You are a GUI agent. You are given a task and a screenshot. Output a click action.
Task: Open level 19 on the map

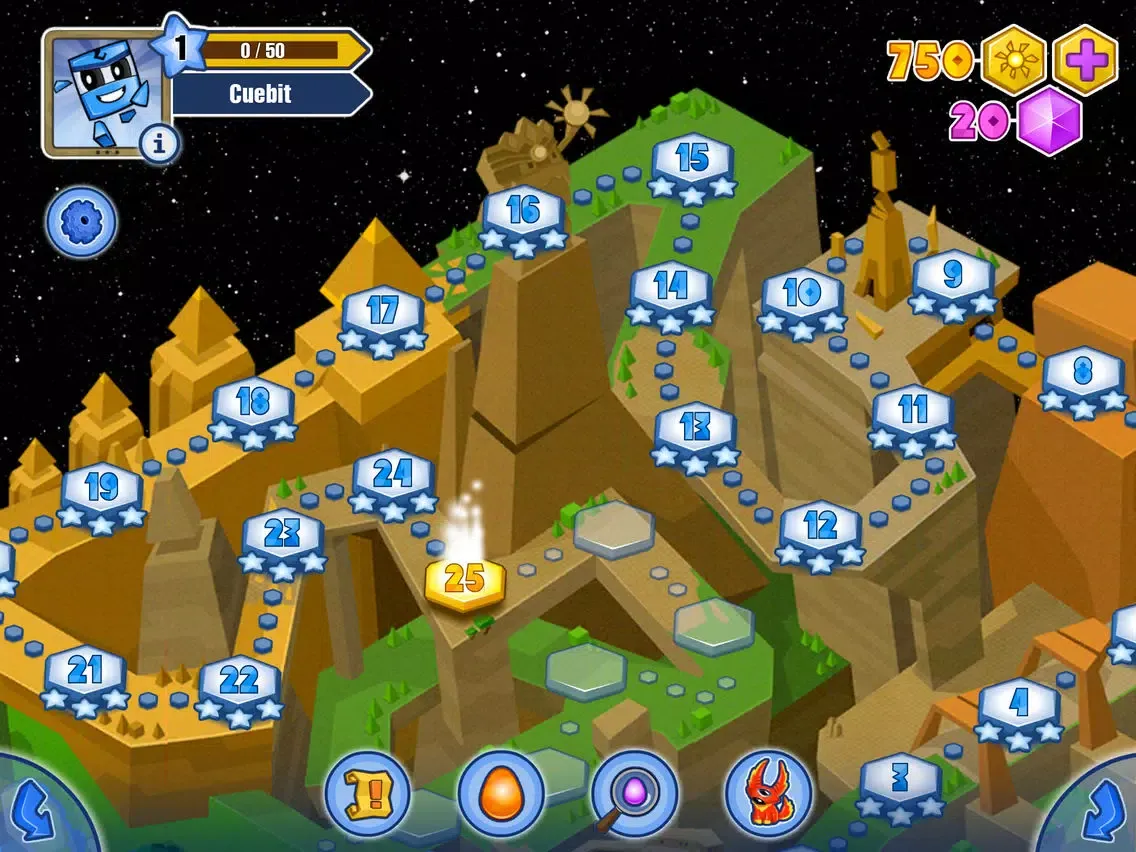101,493
